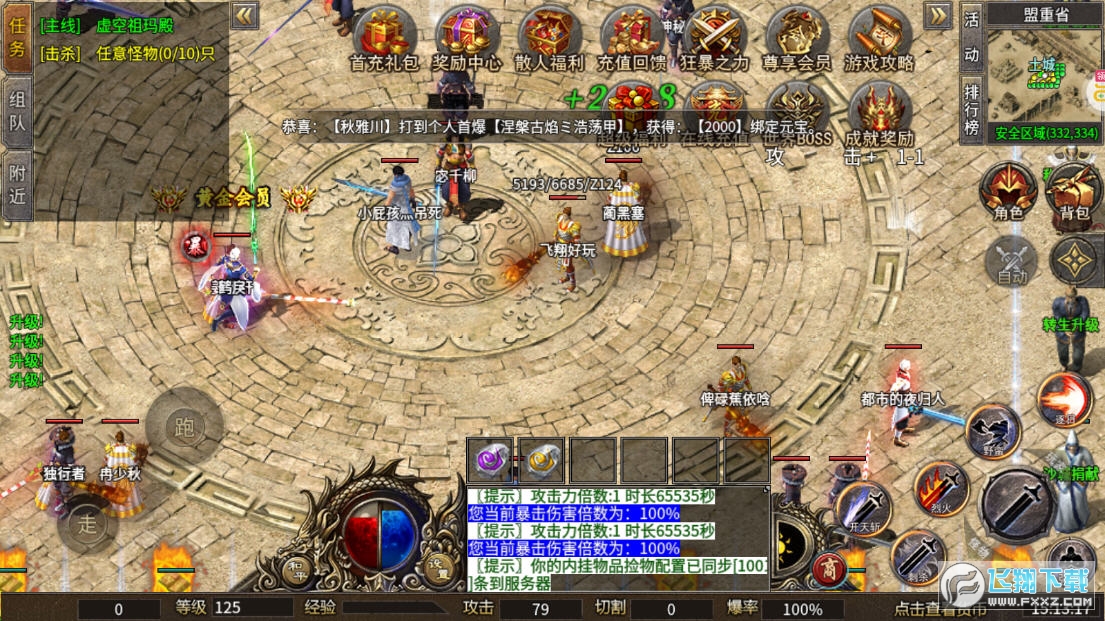Open the 散人福利 welfare chest

pos(549,38)
